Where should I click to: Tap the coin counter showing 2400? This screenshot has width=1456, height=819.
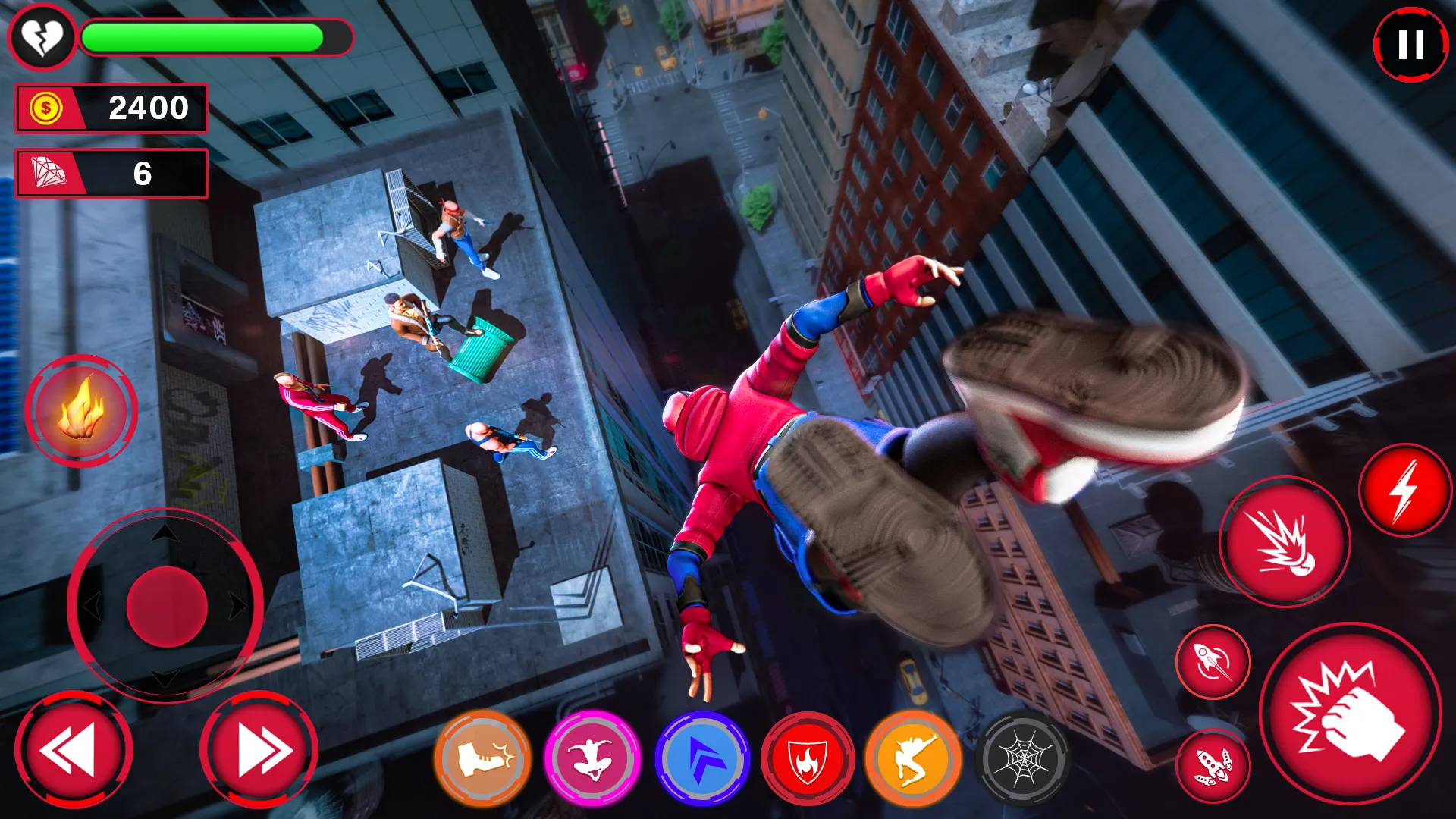[x=111, y=108]
